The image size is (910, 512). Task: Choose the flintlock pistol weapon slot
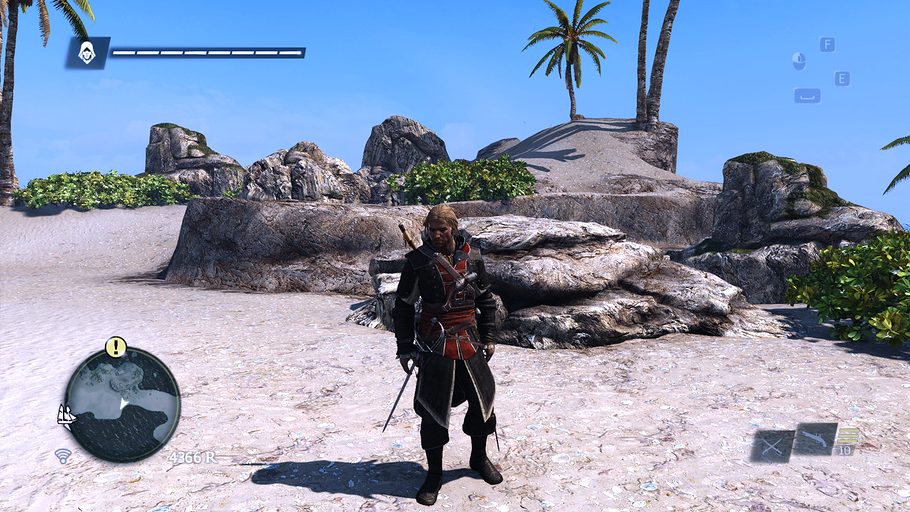(x=814, y=439)
